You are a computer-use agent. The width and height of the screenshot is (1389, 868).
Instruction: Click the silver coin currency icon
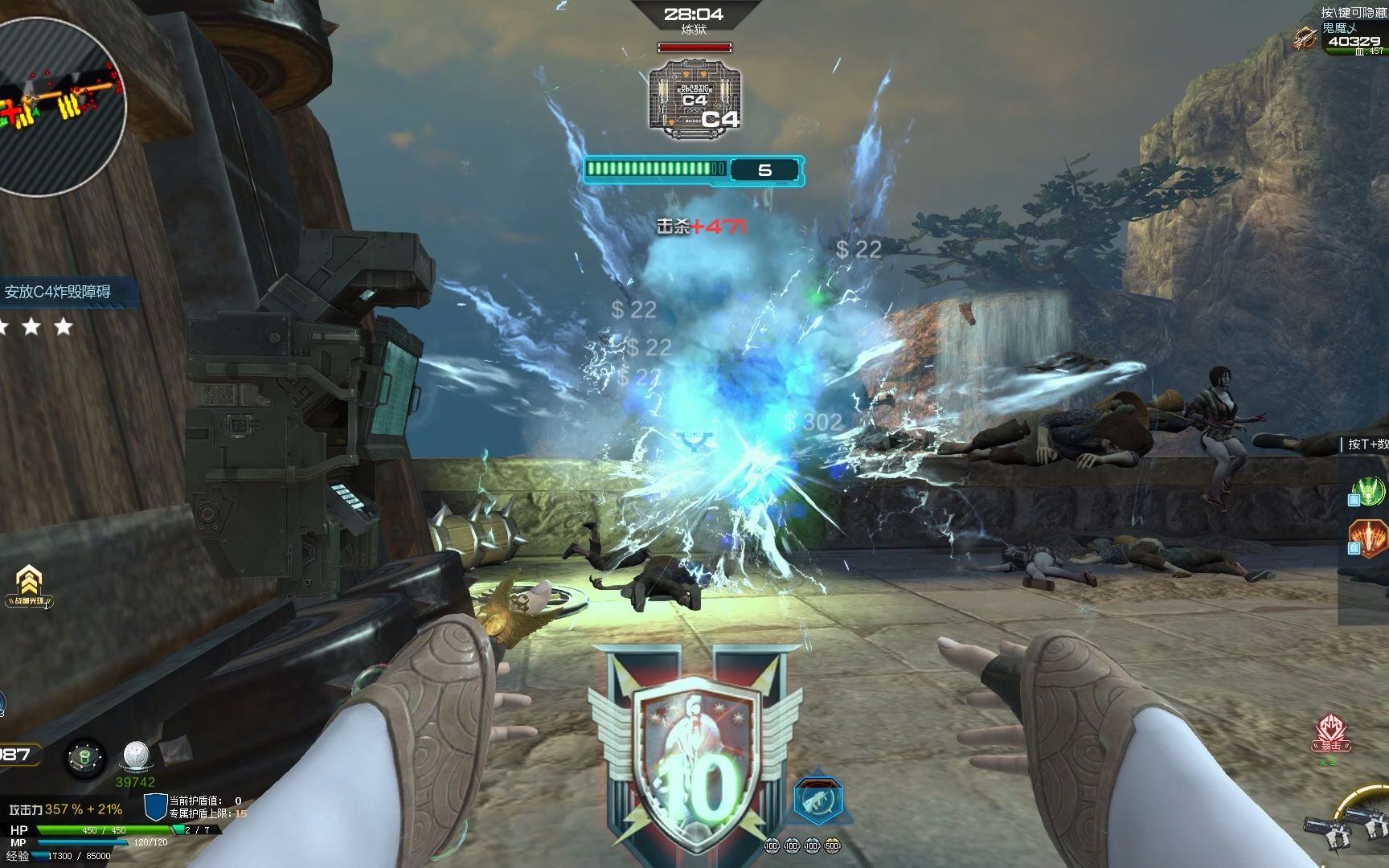tap(135, 756)
